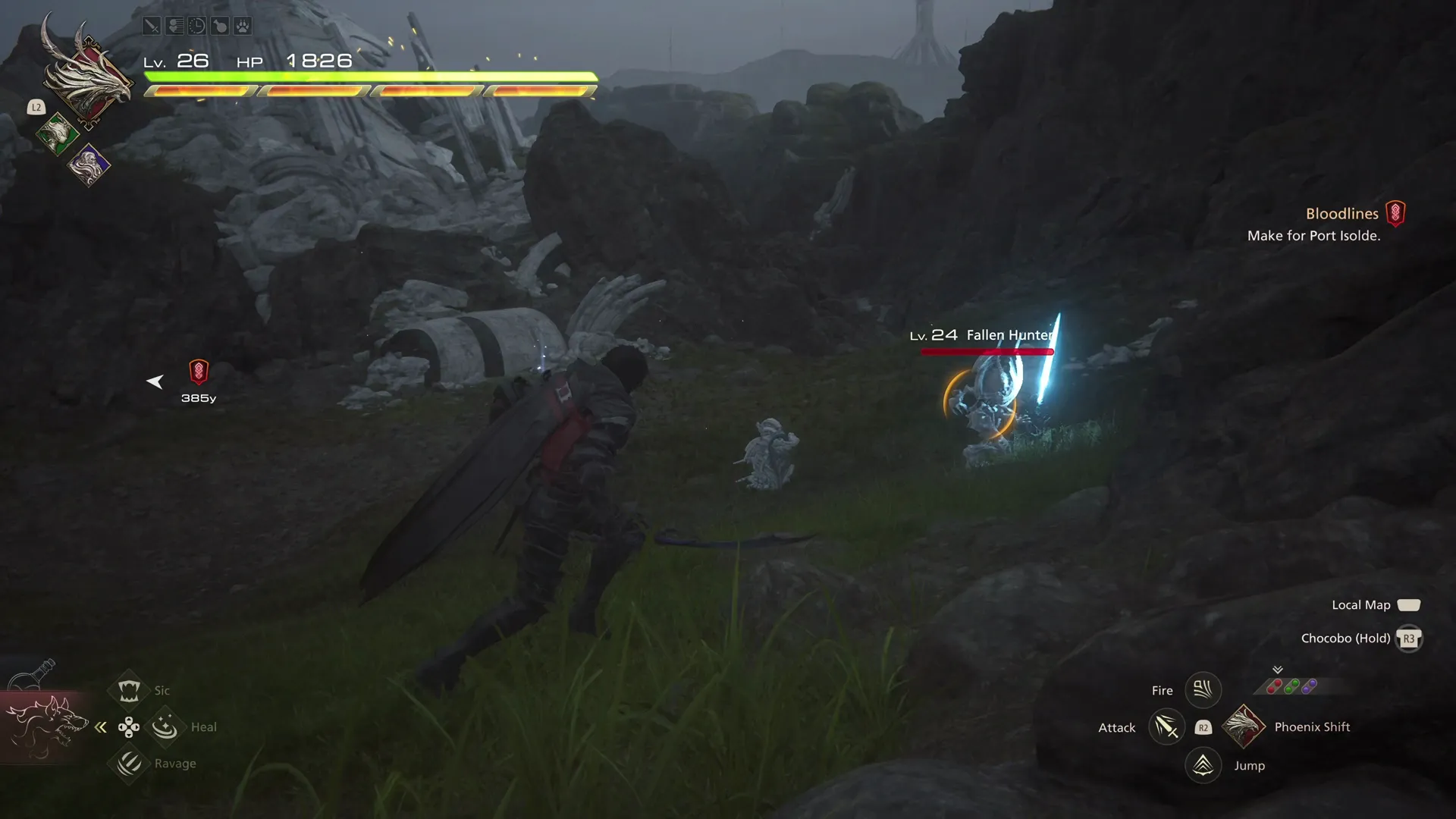Activate the Phoenix Shift eikon emblem

pos(1244,726)
